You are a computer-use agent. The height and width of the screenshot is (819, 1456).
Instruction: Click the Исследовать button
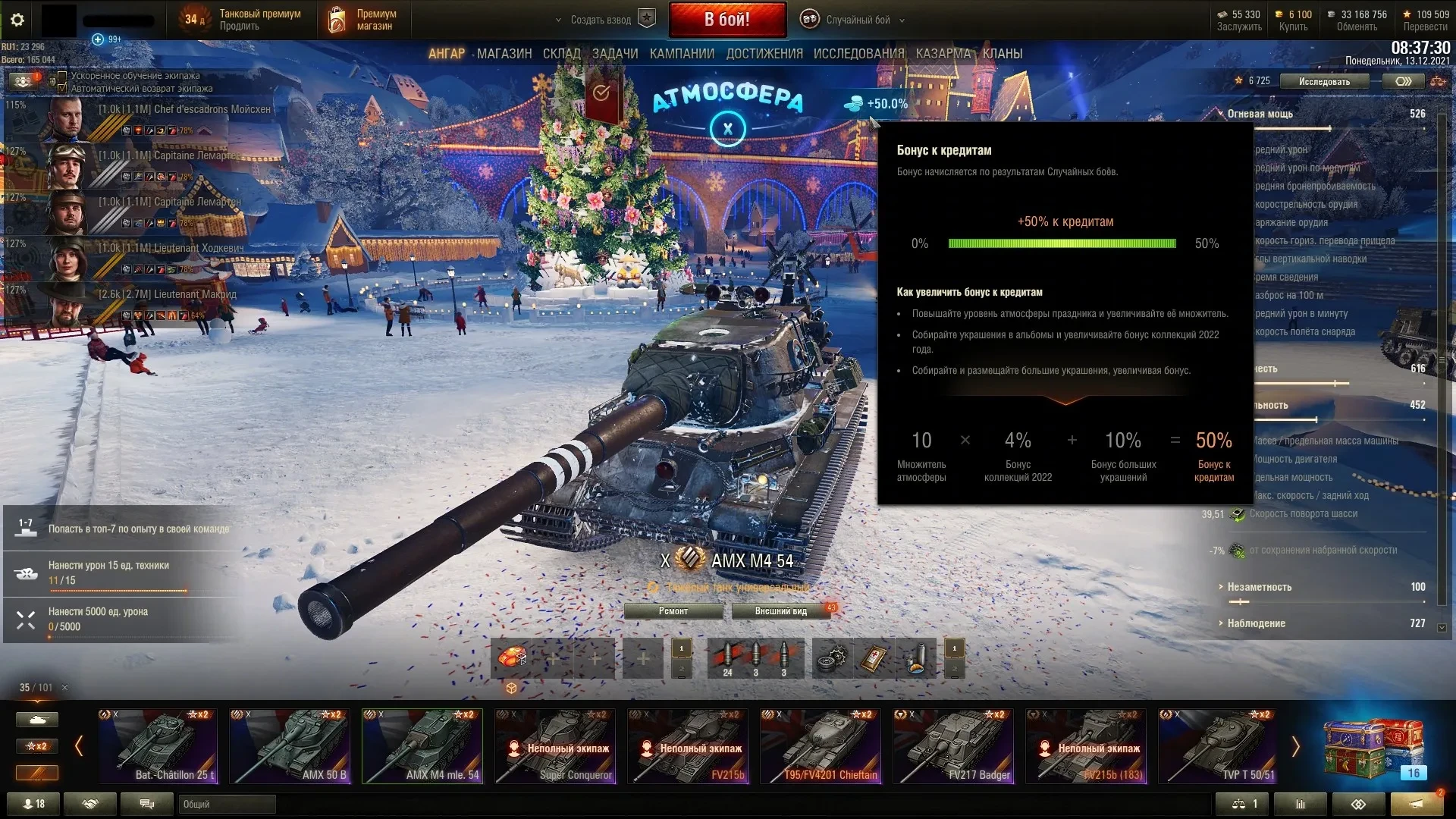1323,81
